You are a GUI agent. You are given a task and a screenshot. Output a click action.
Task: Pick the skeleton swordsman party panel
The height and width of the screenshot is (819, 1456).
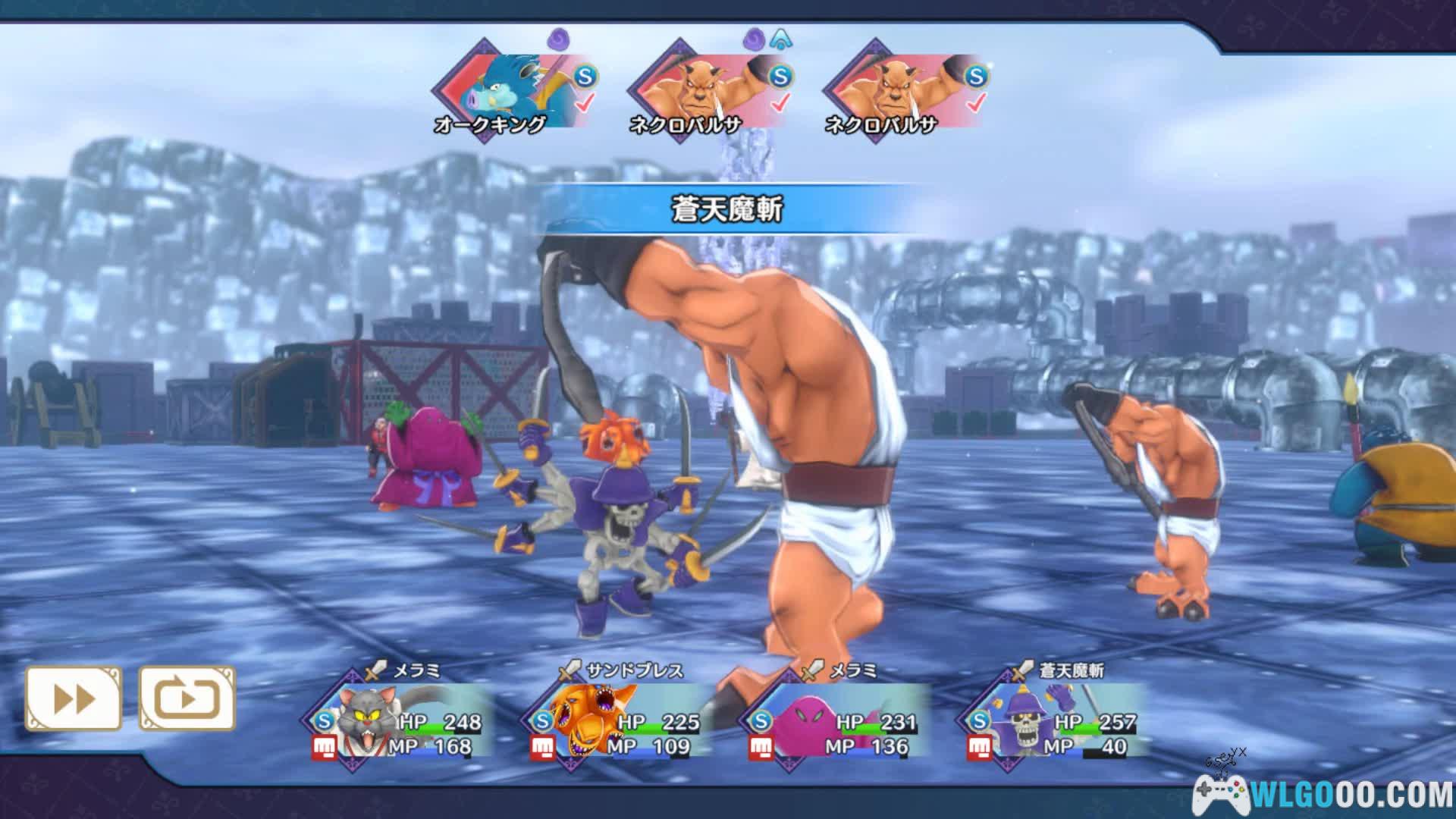click(1054, 720)
